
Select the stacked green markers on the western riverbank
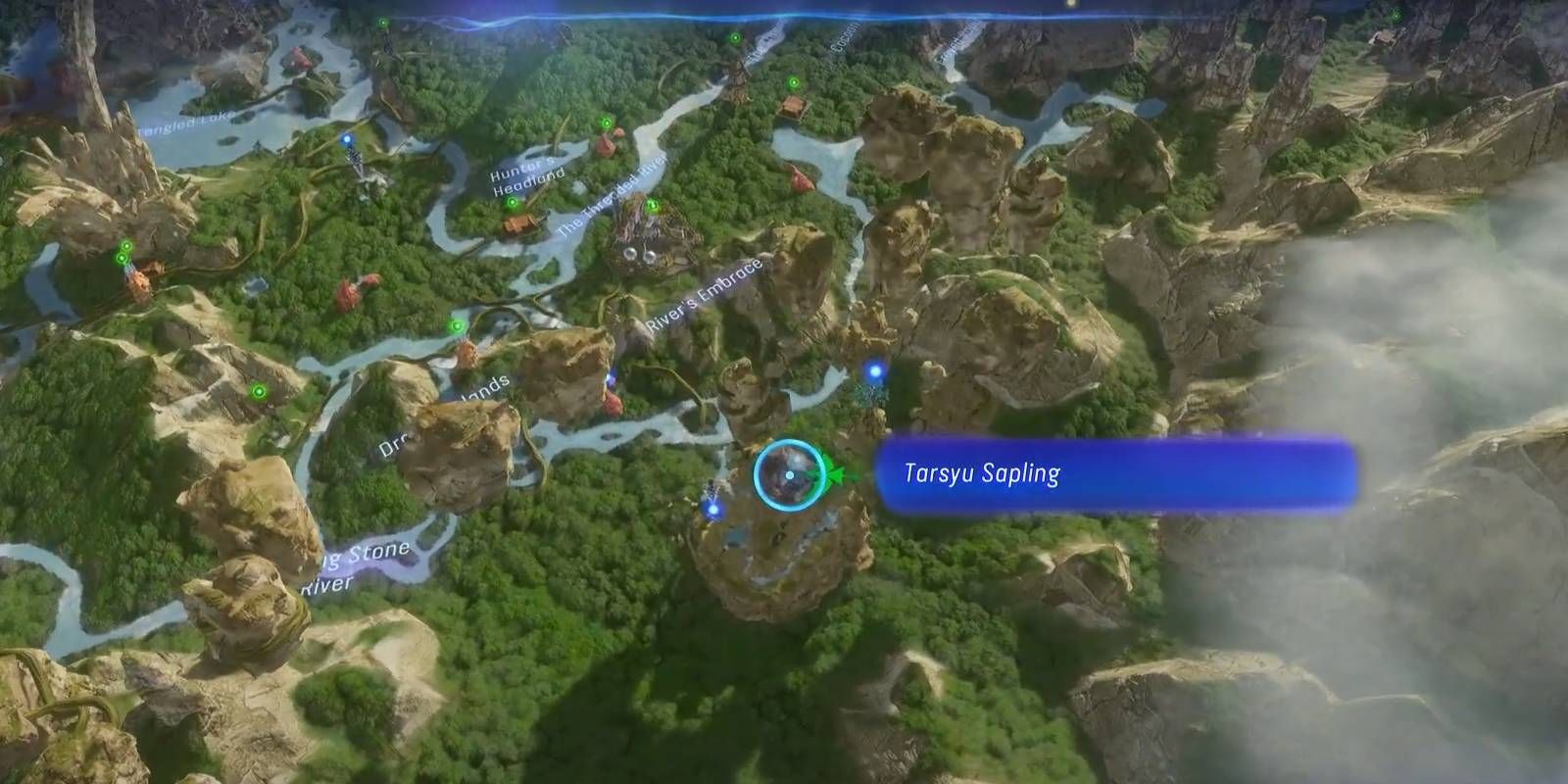pyautogui.click(x=122, y=252)
